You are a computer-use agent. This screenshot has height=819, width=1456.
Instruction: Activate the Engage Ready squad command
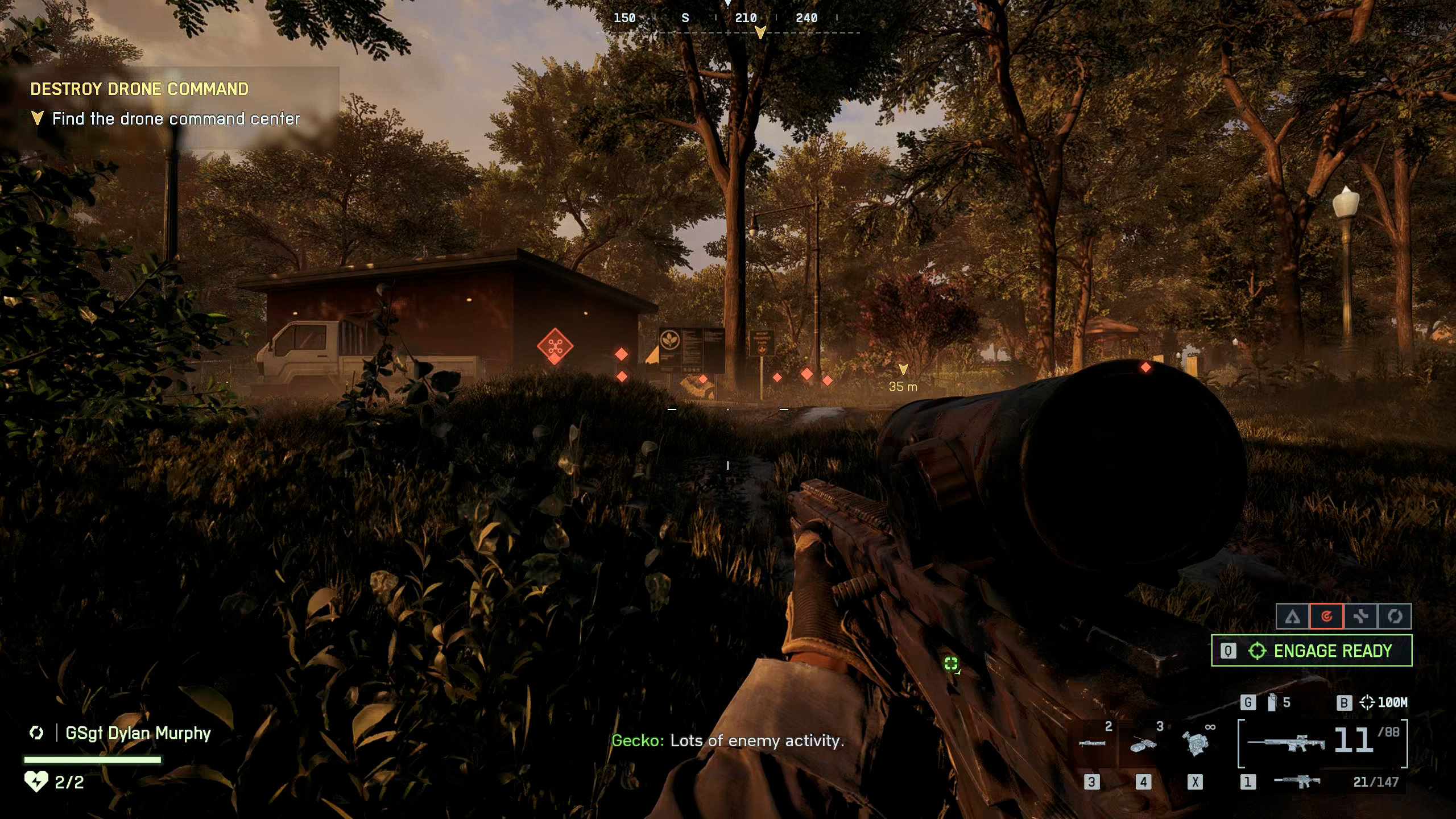pos(1312,651)
